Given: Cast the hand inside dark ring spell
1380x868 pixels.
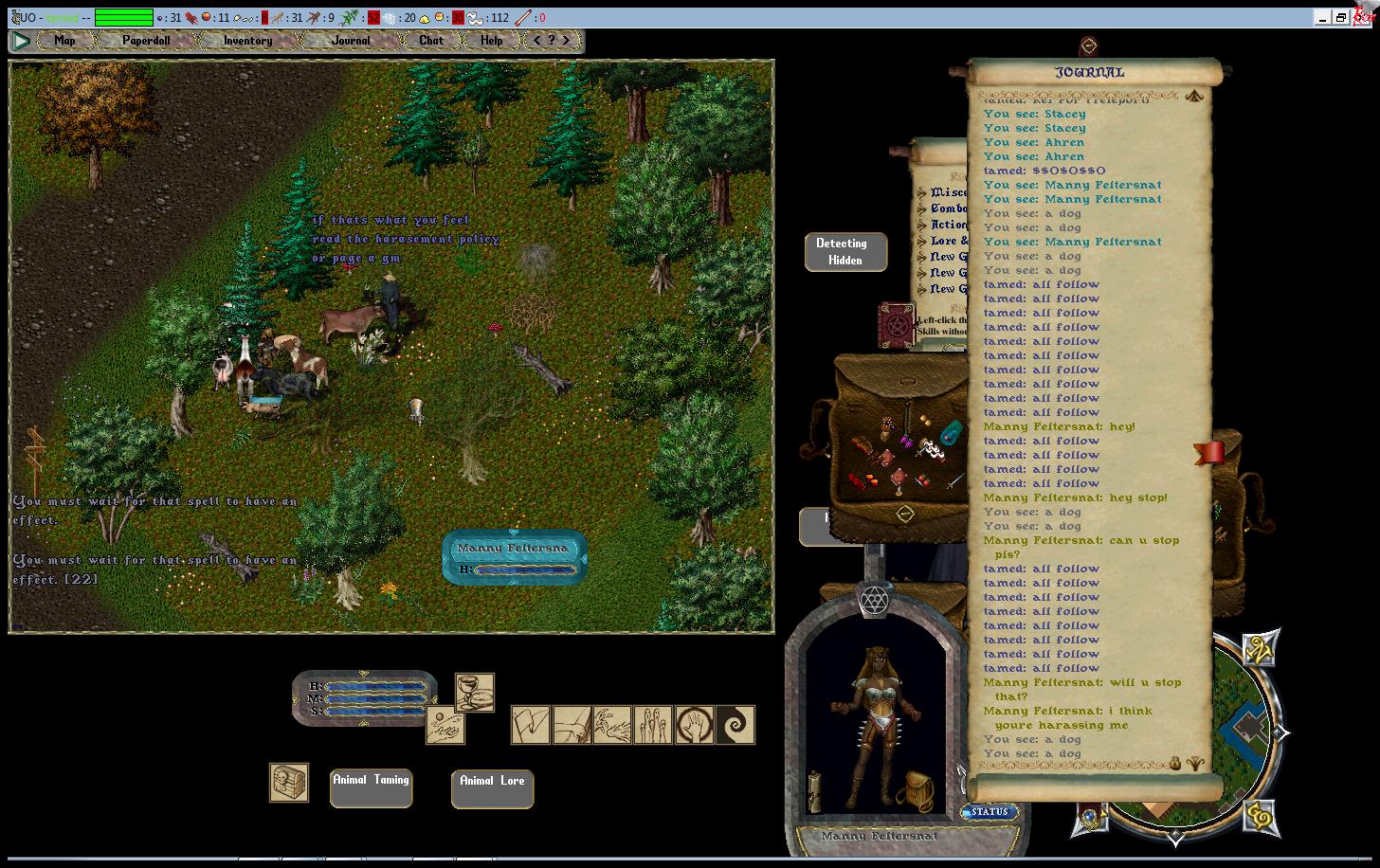Looking at the screenshot, I should tap(694, 725).
